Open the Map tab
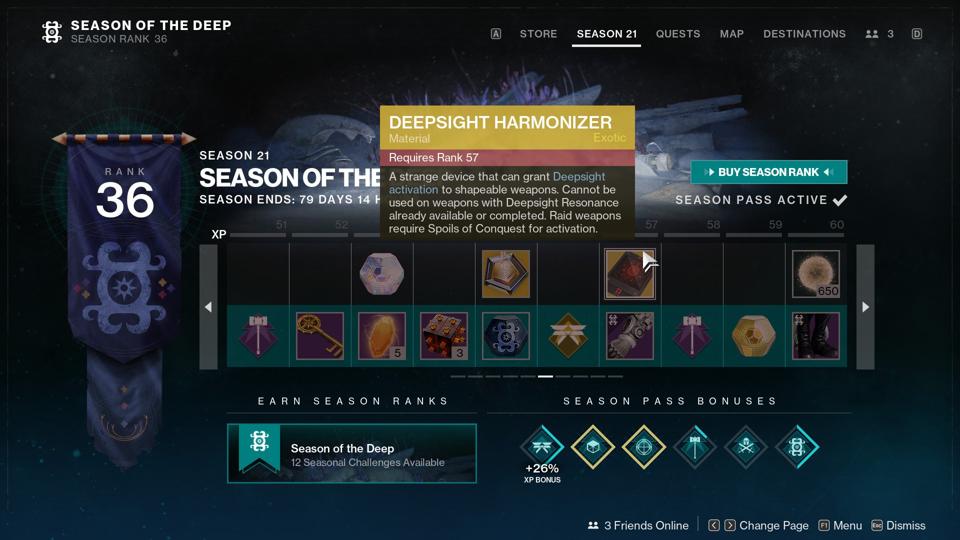The height and width of the screenshot is (540, 960). tap(732, 34)
